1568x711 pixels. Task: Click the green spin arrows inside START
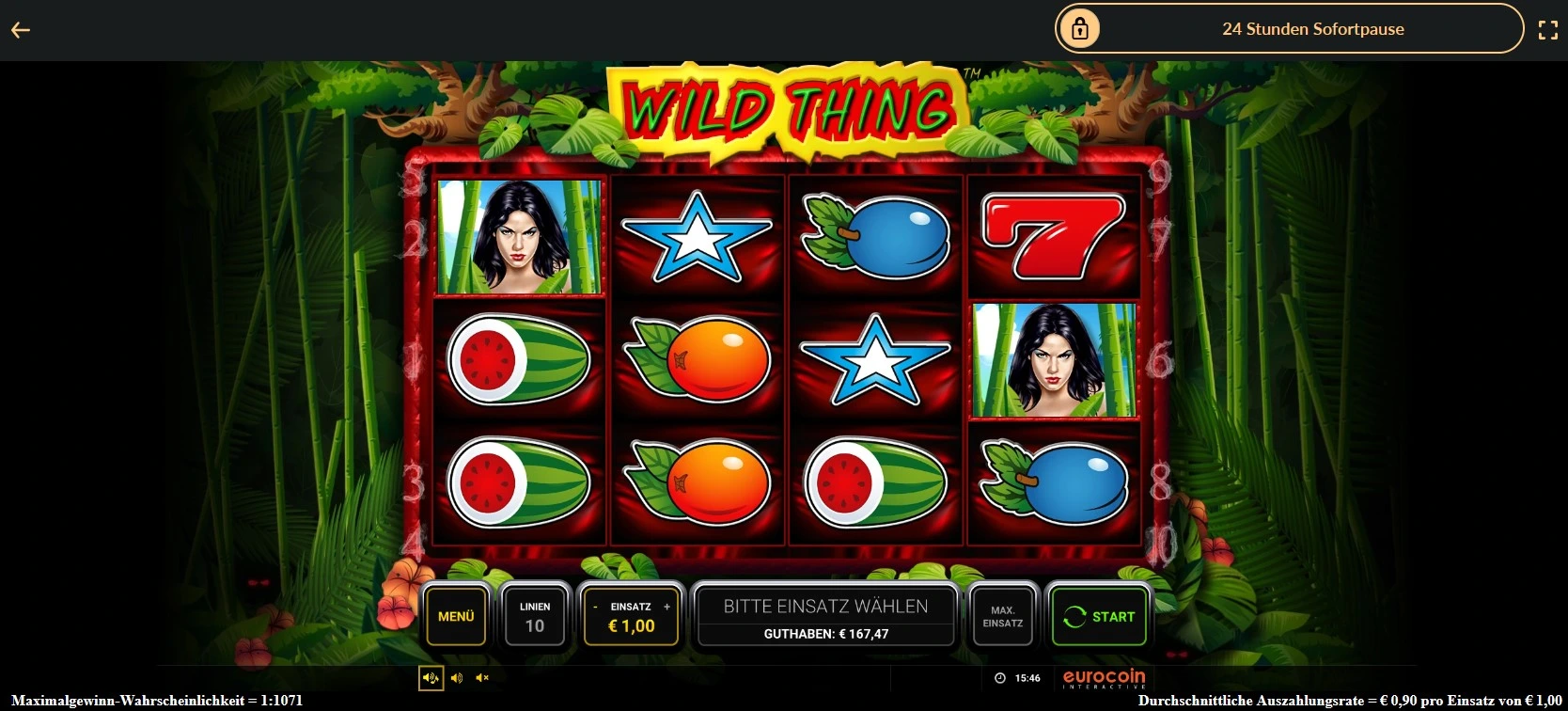point(1076,617)
